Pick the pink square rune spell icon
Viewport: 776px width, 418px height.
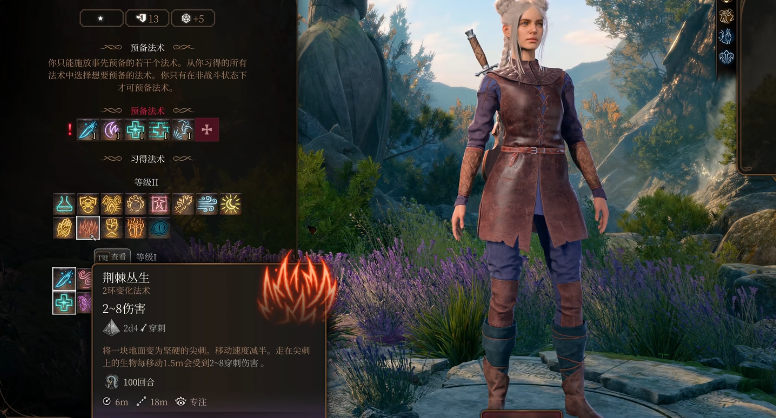tap(160, 204)
